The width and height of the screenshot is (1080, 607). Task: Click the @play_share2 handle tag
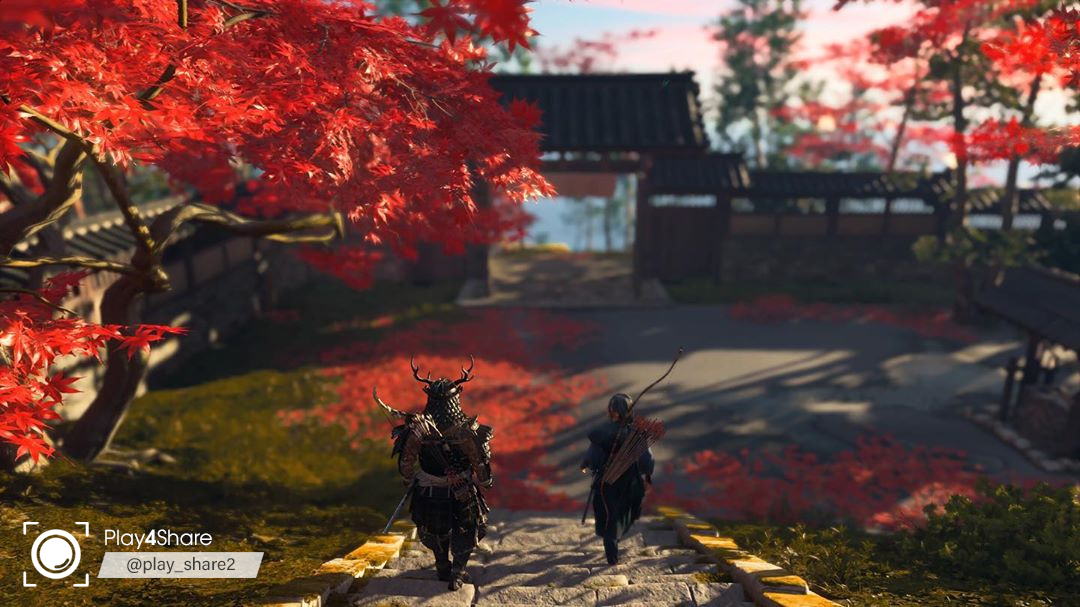tap(180, 565)
